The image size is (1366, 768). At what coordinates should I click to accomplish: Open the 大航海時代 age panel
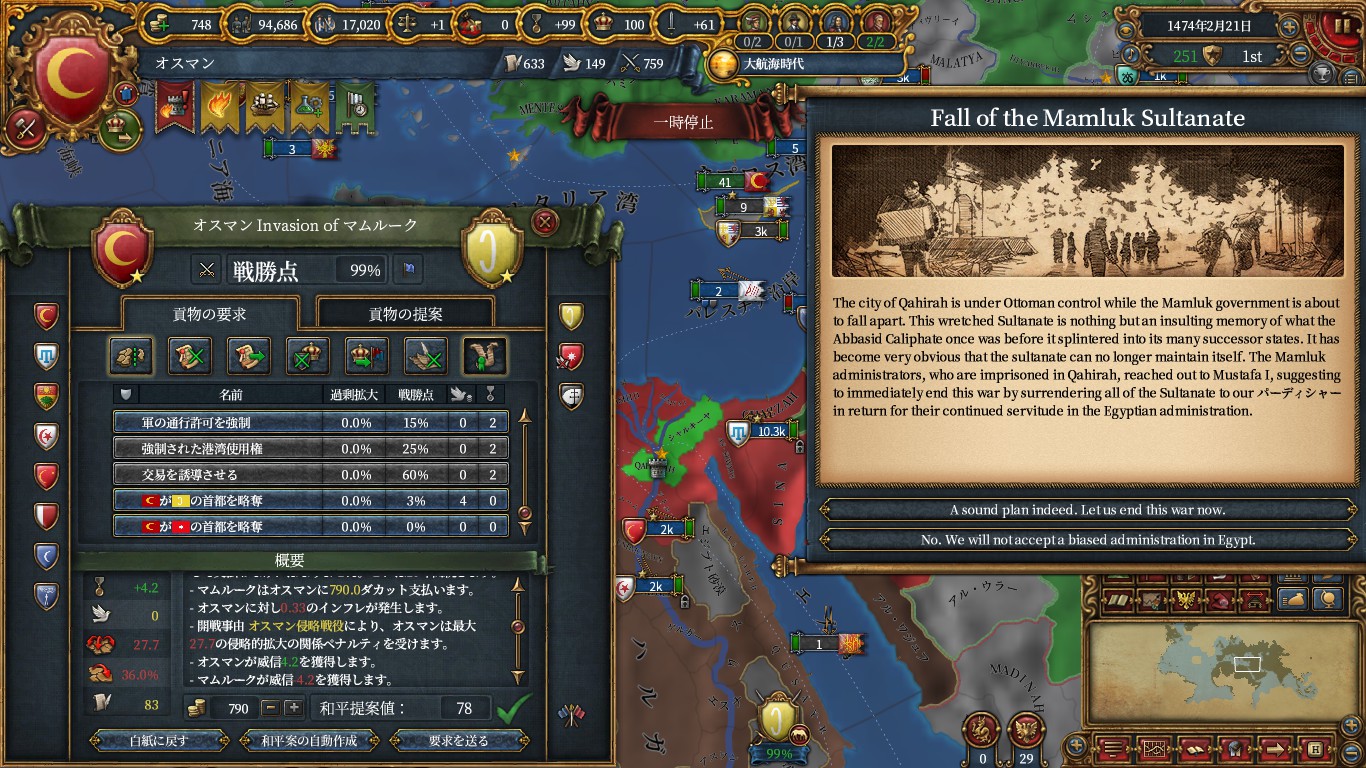tap(772, 64)
